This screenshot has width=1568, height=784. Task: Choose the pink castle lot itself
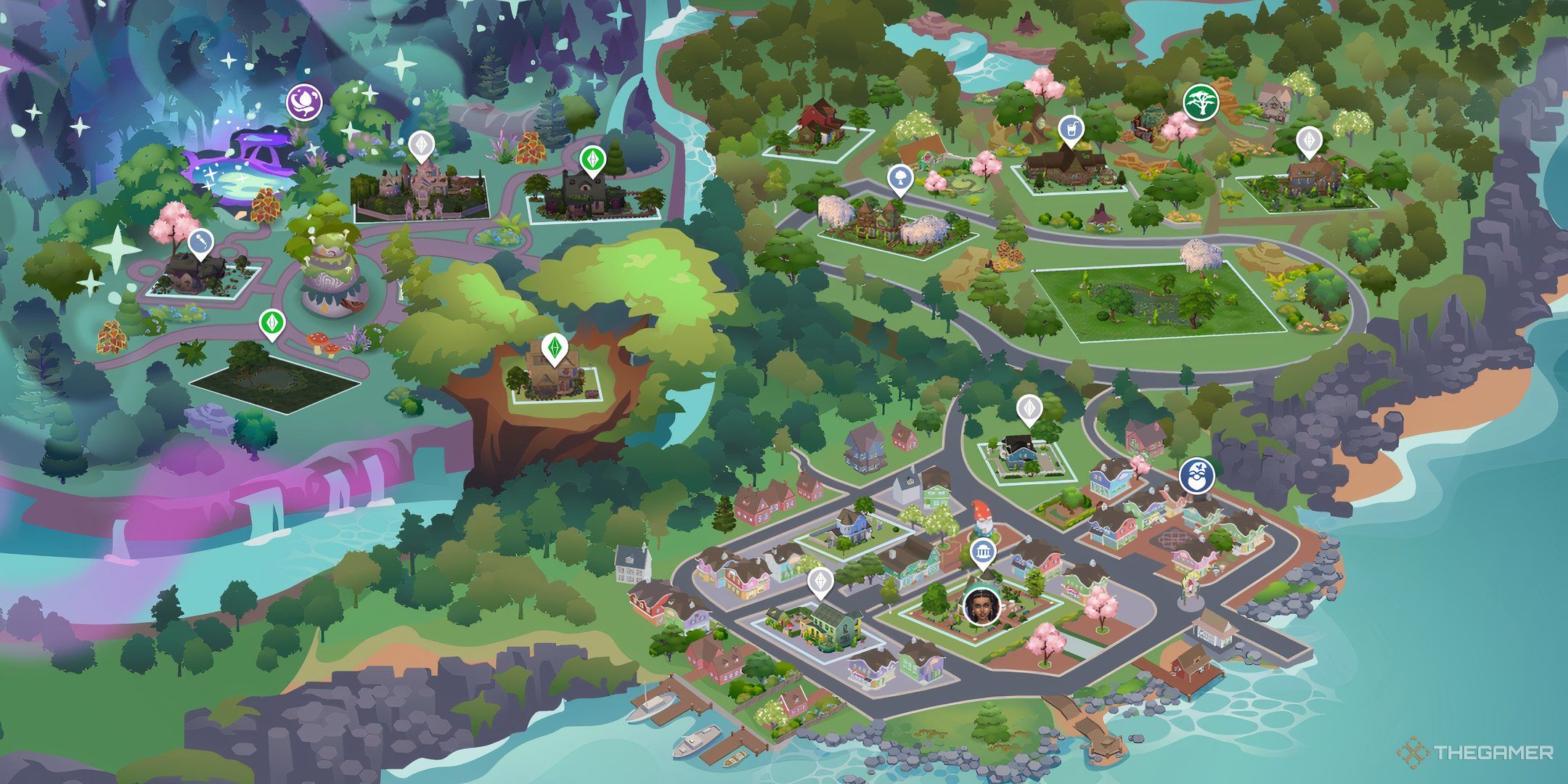coord(421,190)
